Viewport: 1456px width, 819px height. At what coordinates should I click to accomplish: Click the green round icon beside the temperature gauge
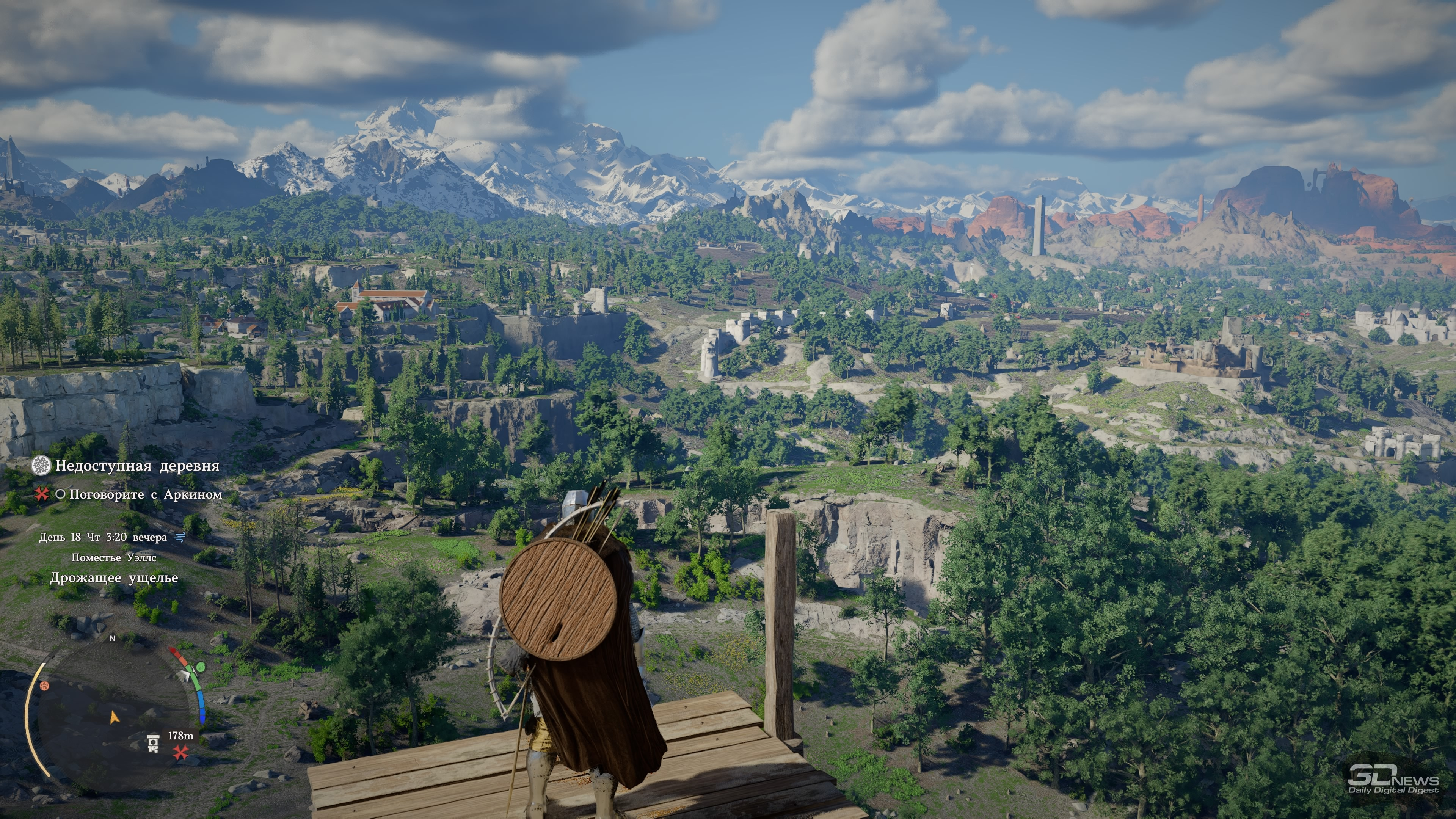coord(199,667)
